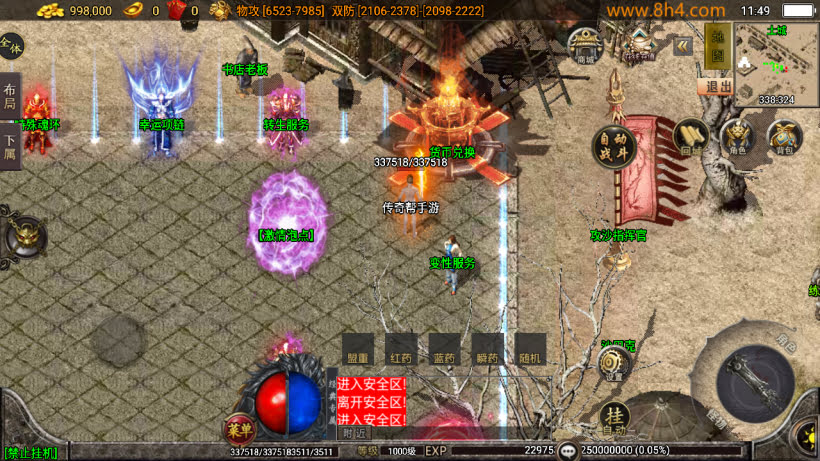Screen dimensions: 820x461
Task: Switch to the 下属 tab
Action: 10,146
